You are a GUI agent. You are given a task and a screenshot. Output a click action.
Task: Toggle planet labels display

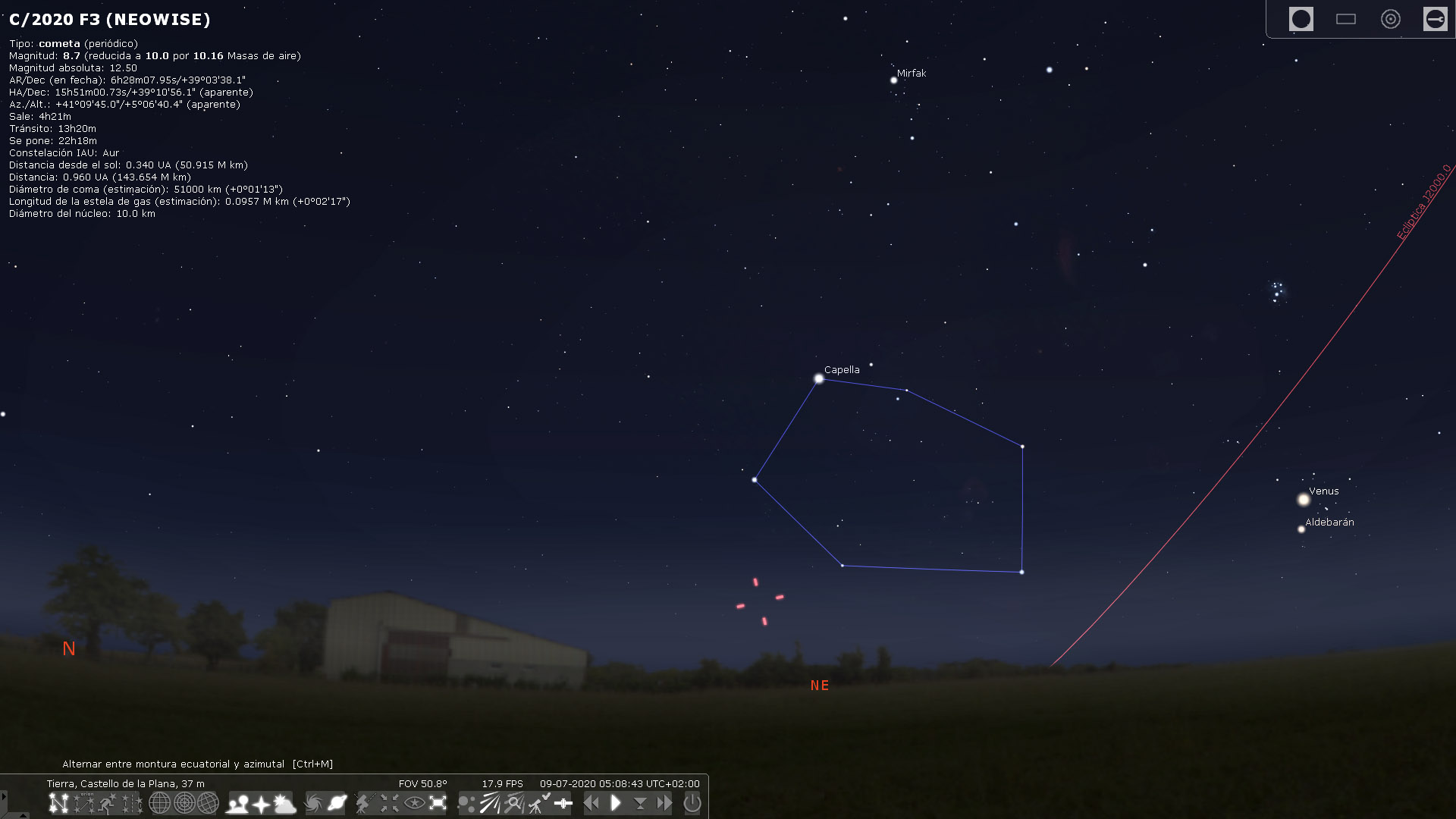[337, 803]
